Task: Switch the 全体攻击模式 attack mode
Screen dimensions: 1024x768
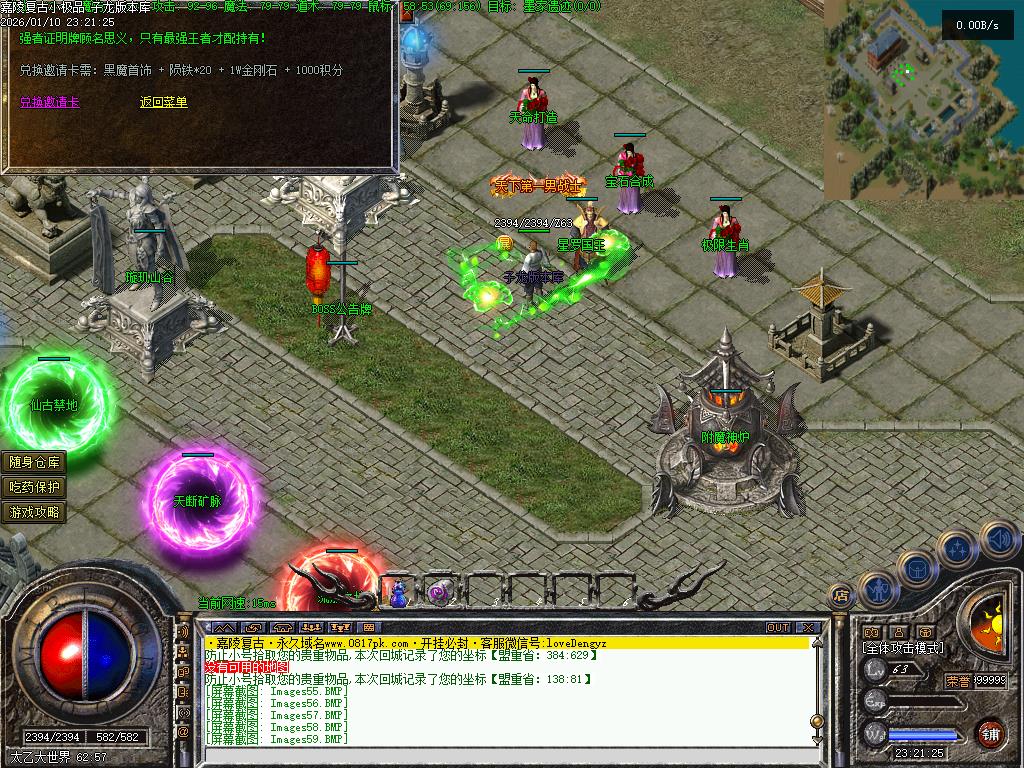Action: coord(902,648)
